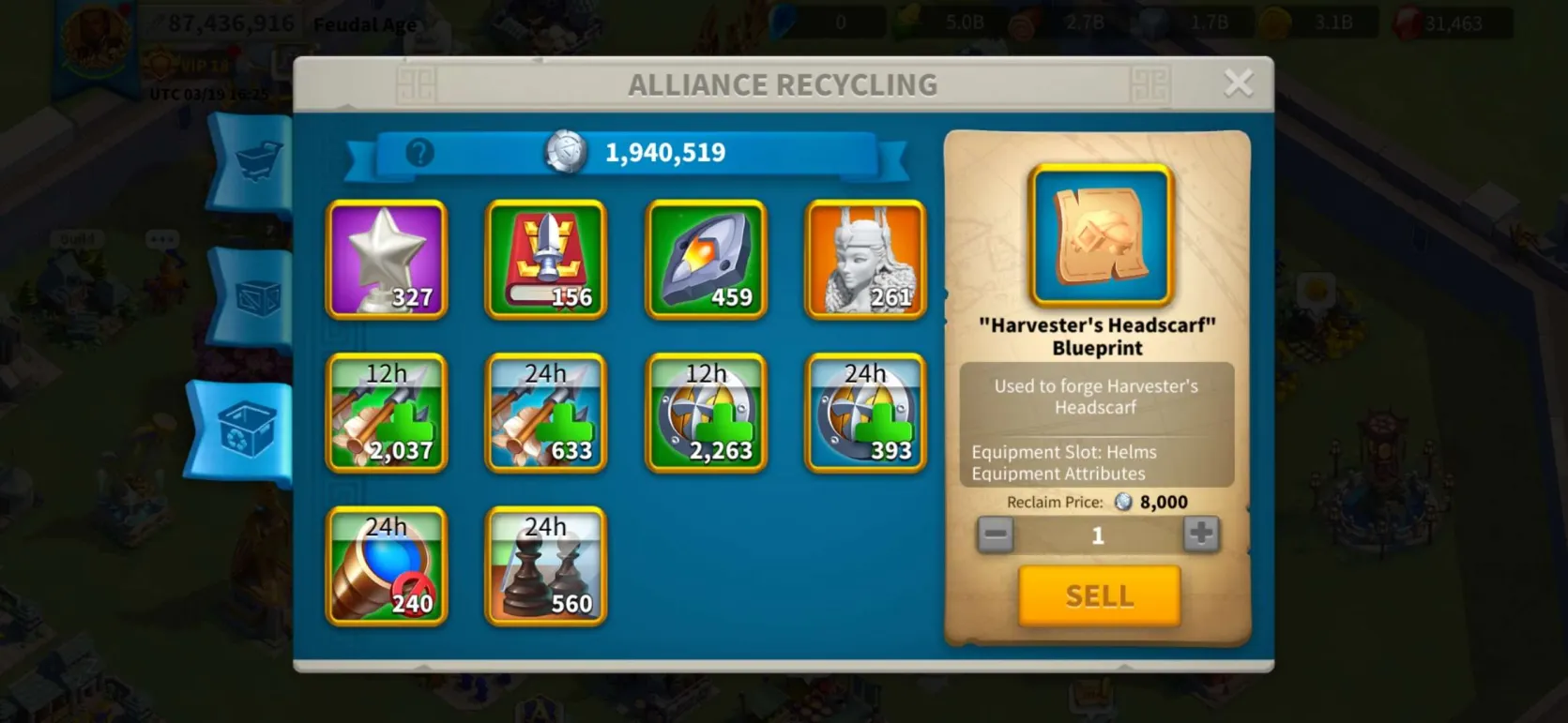Select the silver star item with 327
This screenshot has width=1568, height=723.
click(387, 260)
